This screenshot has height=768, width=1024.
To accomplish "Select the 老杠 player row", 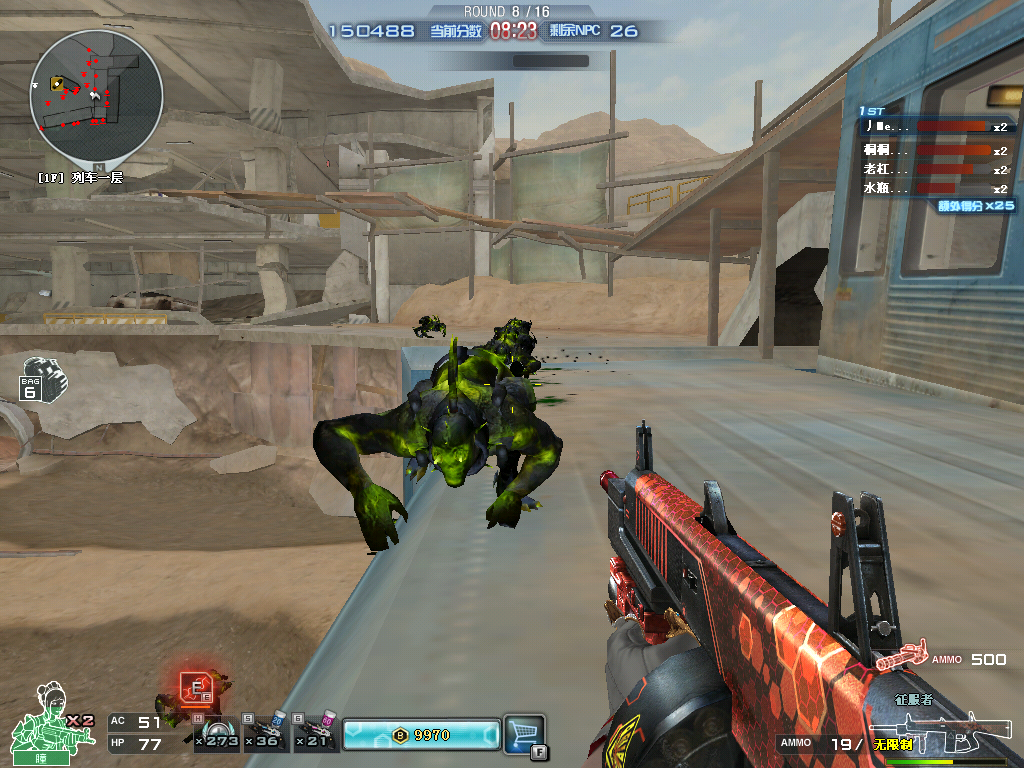I will 935,169.
